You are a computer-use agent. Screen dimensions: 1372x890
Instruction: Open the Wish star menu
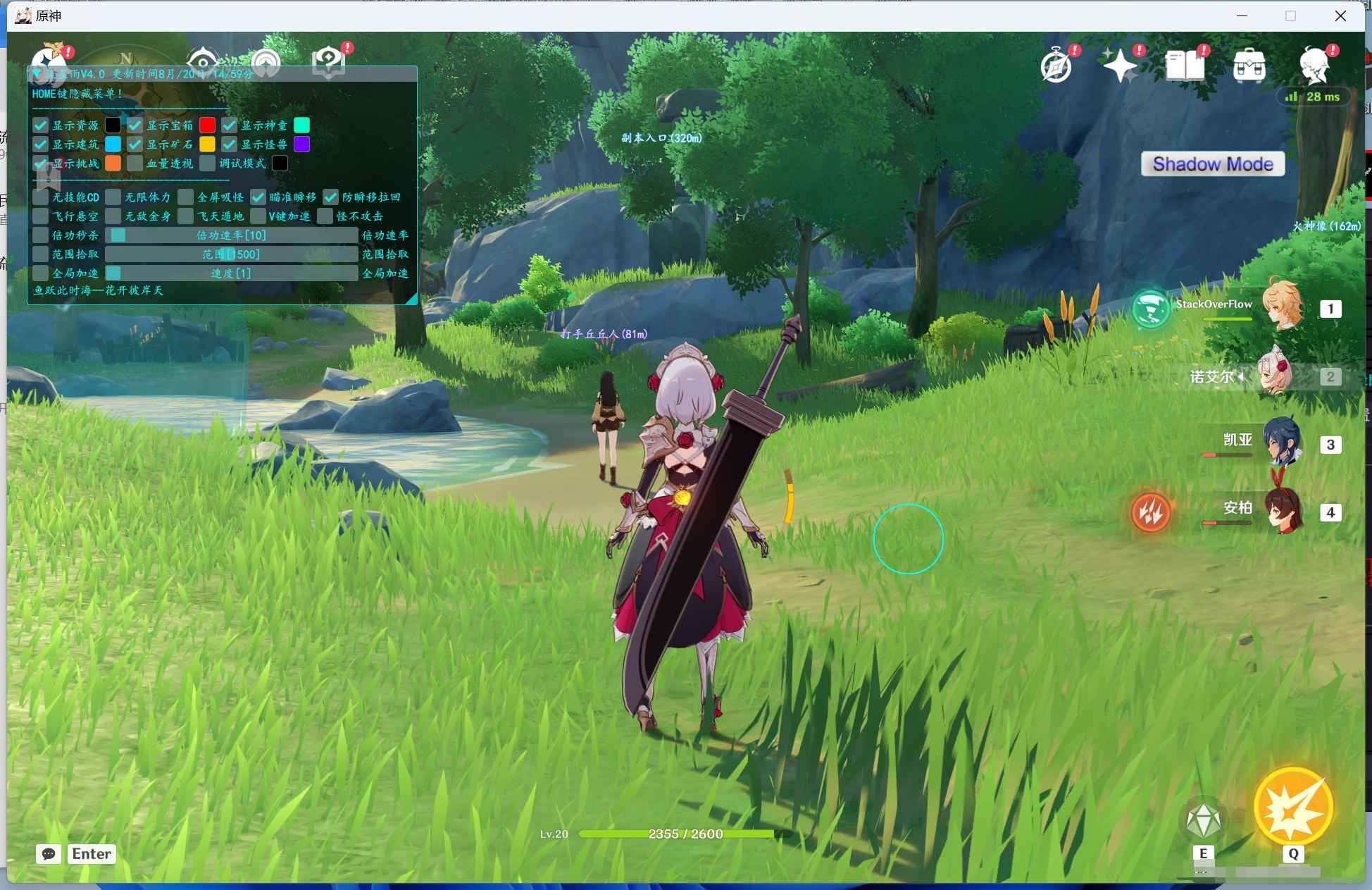tap(1120, 66)
